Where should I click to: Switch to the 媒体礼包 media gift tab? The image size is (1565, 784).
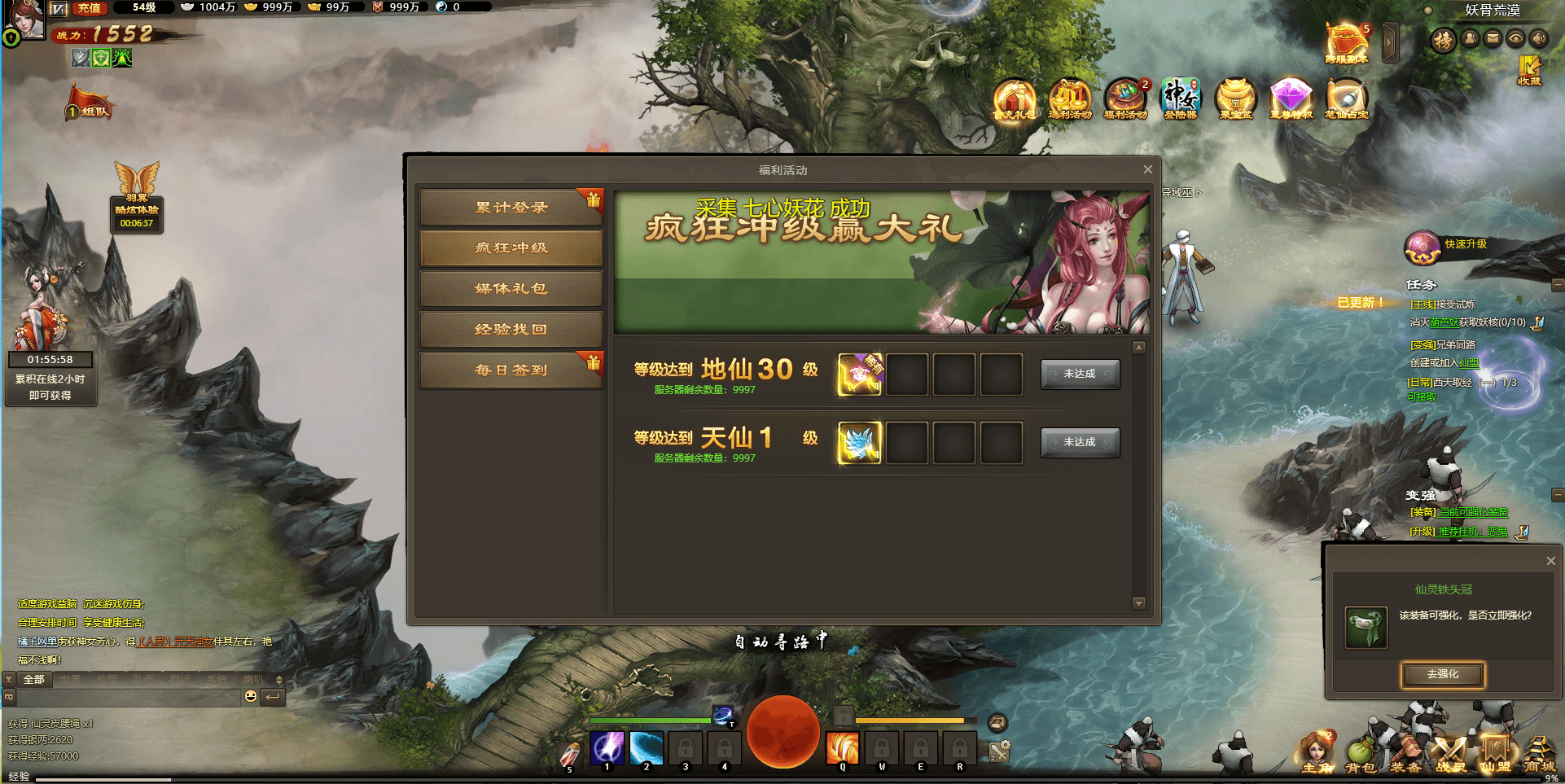tap(511, 289)
